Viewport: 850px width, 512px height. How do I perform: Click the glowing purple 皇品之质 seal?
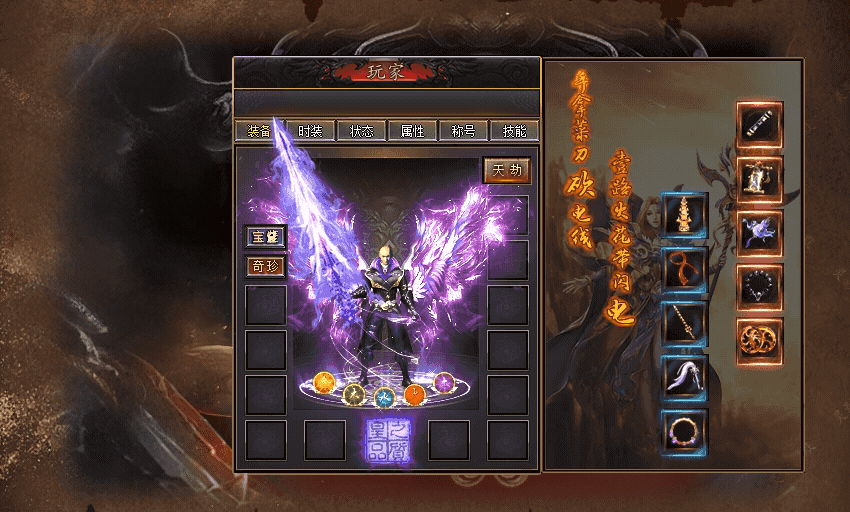point(386,441)
